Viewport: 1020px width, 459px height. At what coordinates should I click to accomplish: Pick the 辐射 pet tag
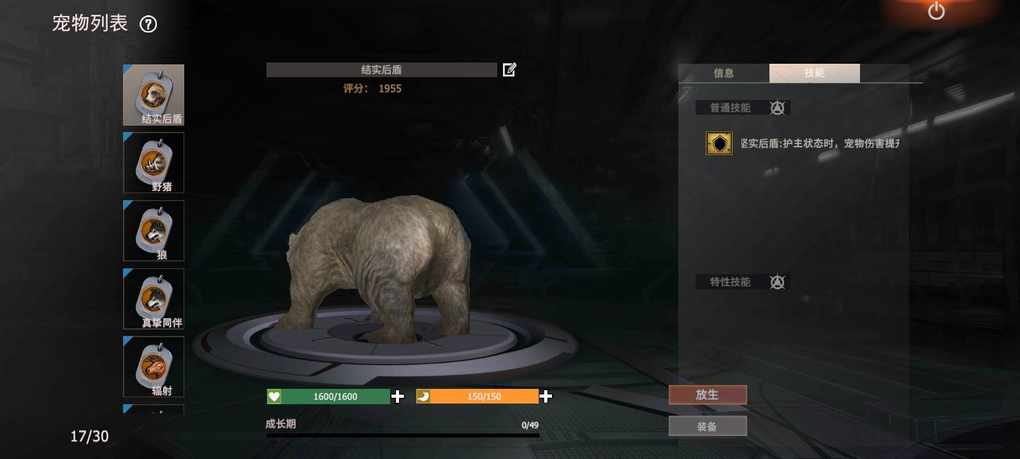[153, 366]
